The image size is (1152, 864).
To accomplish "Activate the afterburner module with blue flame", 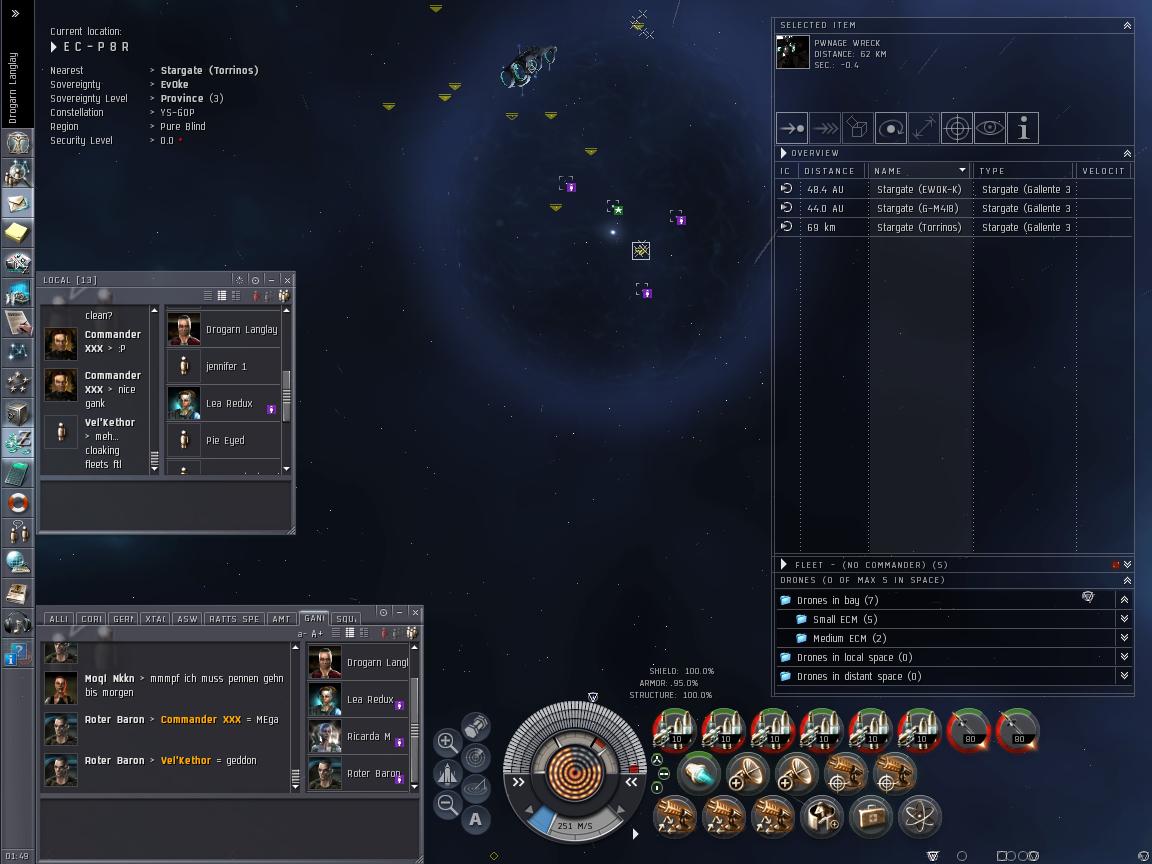I will (700, 774).
